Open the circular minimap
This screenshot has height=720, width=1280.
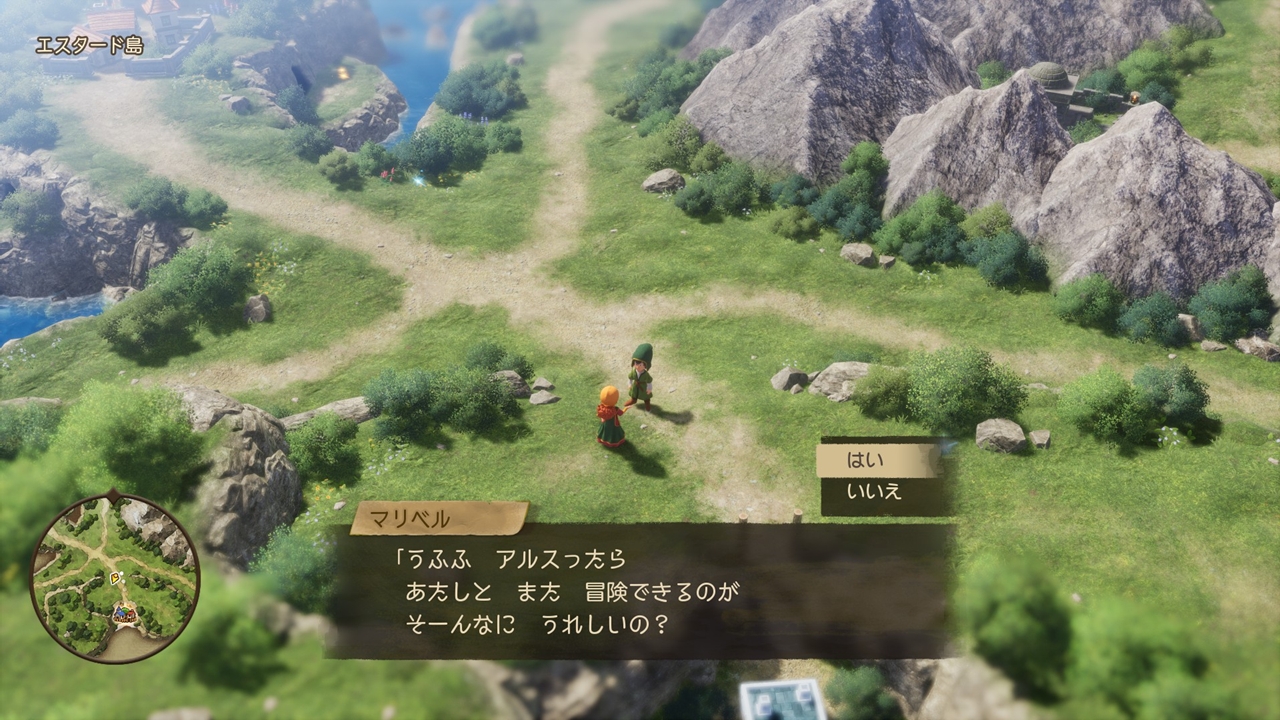[114, 577]
